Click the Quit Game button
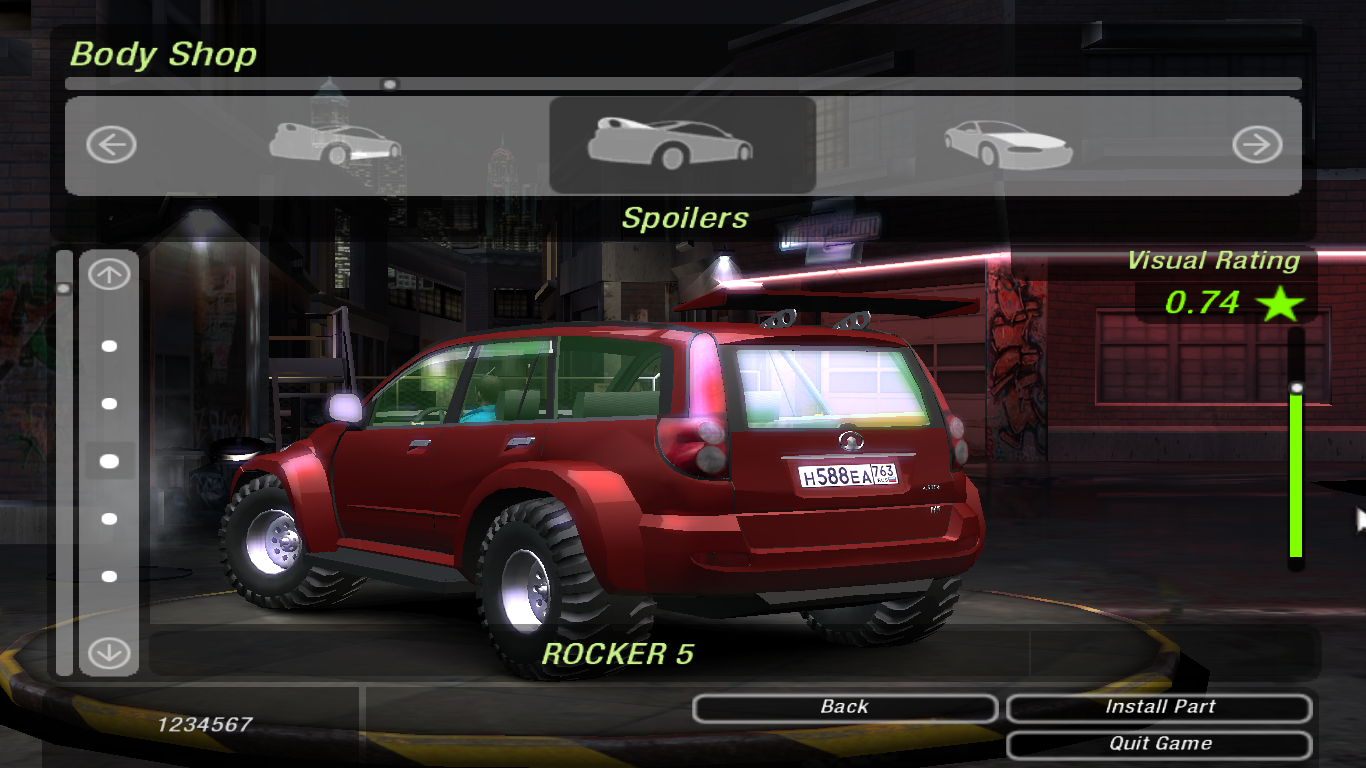 coord(1159,744)
